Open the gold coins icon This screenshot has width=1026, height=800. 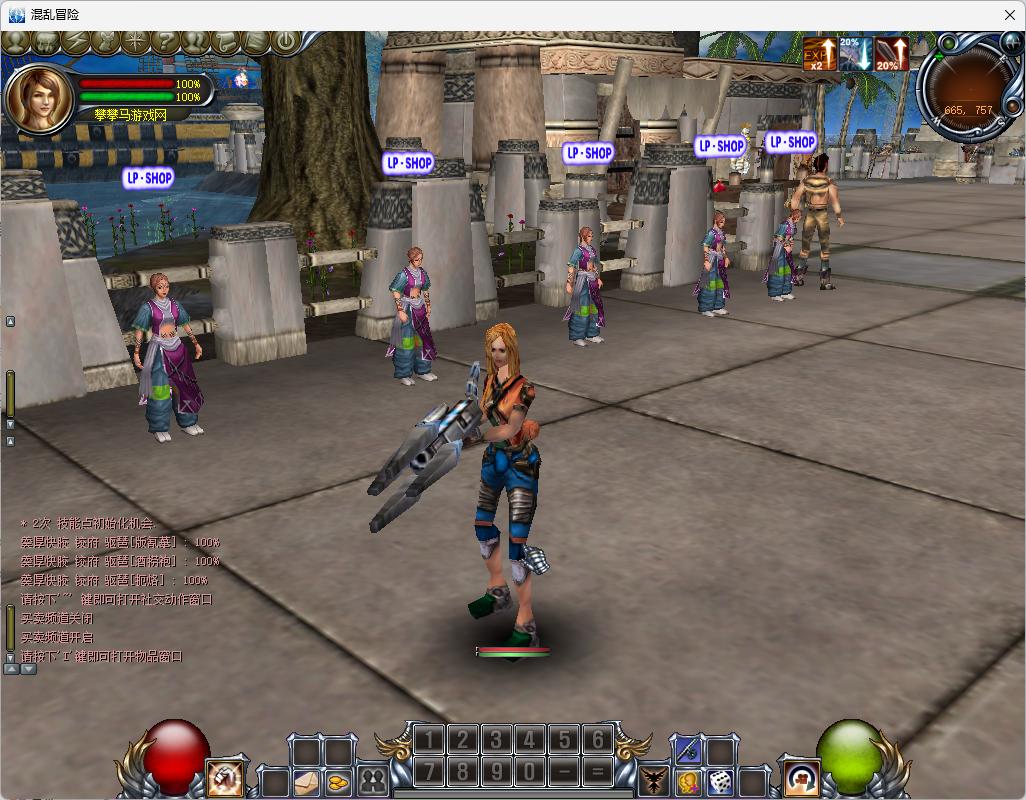[339, 781]
